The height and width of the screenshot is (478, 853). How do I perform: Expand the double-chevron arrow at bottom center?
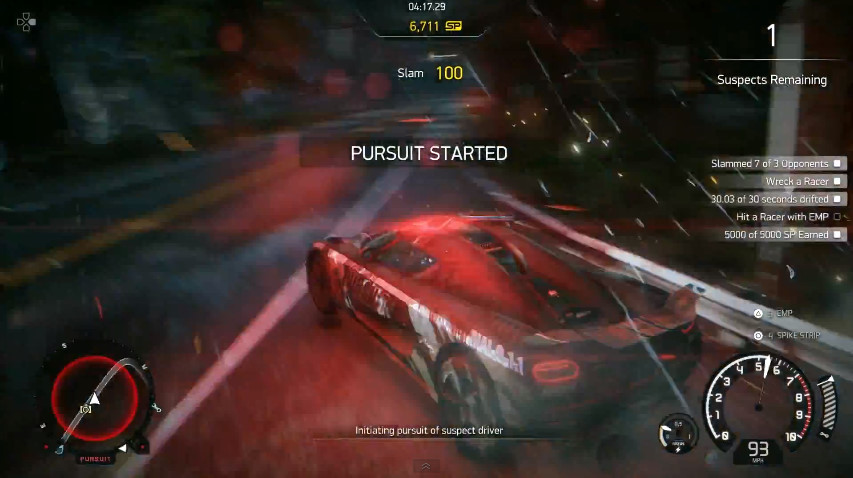point(425,466)
